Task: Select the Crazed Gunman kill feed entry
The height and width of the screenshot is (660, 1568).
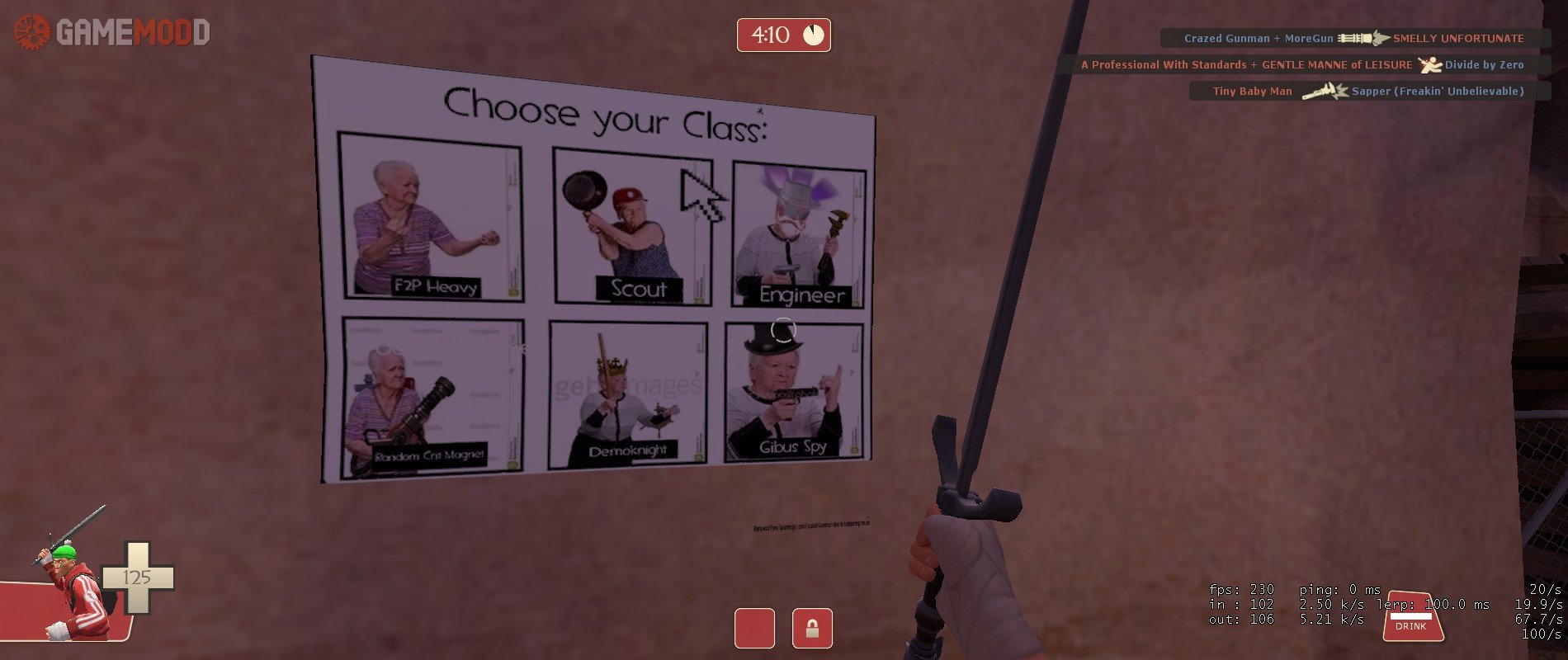Action: coord(1354,38)
